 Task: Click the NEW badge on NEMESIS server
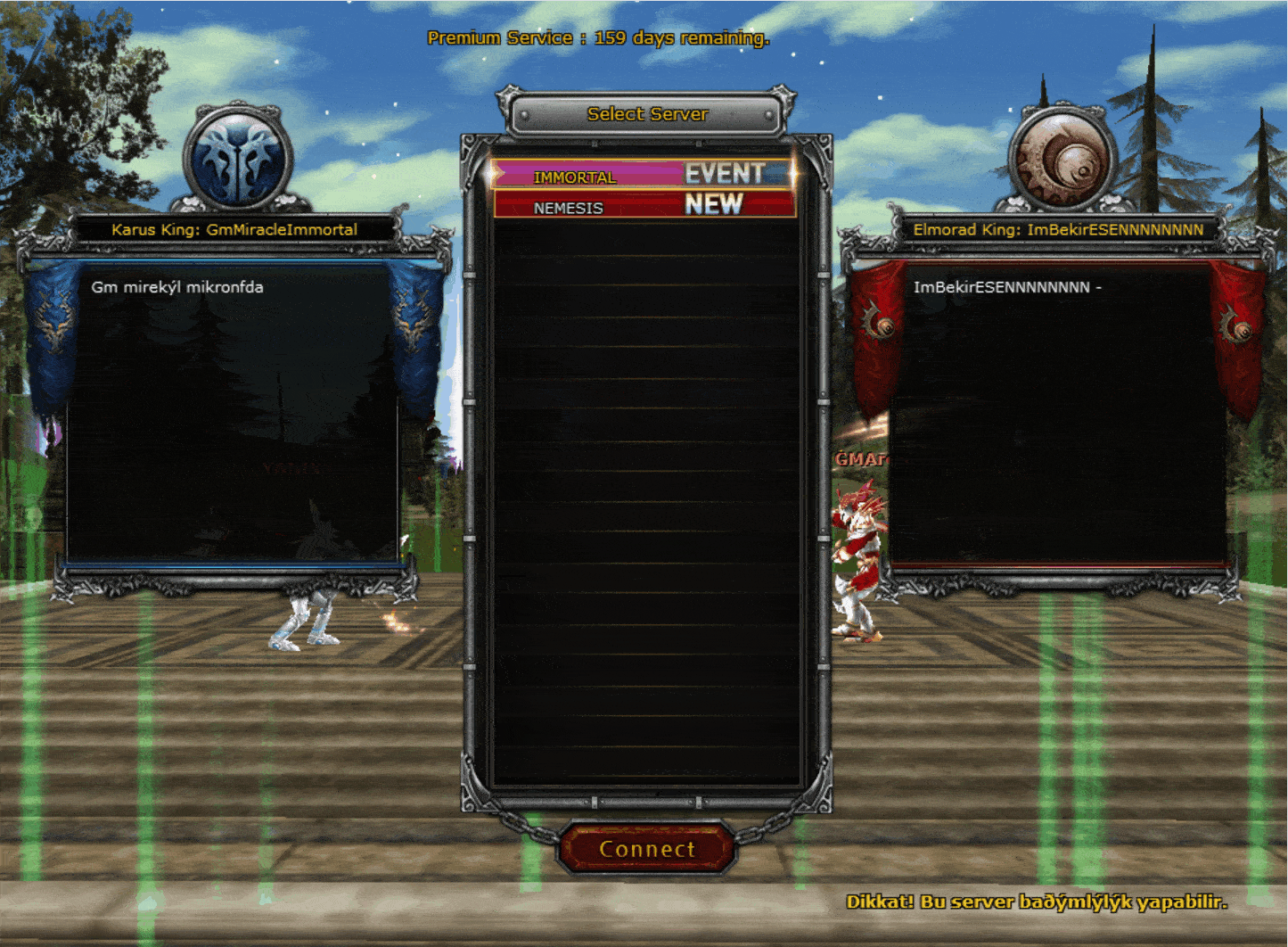coord(711,205)
